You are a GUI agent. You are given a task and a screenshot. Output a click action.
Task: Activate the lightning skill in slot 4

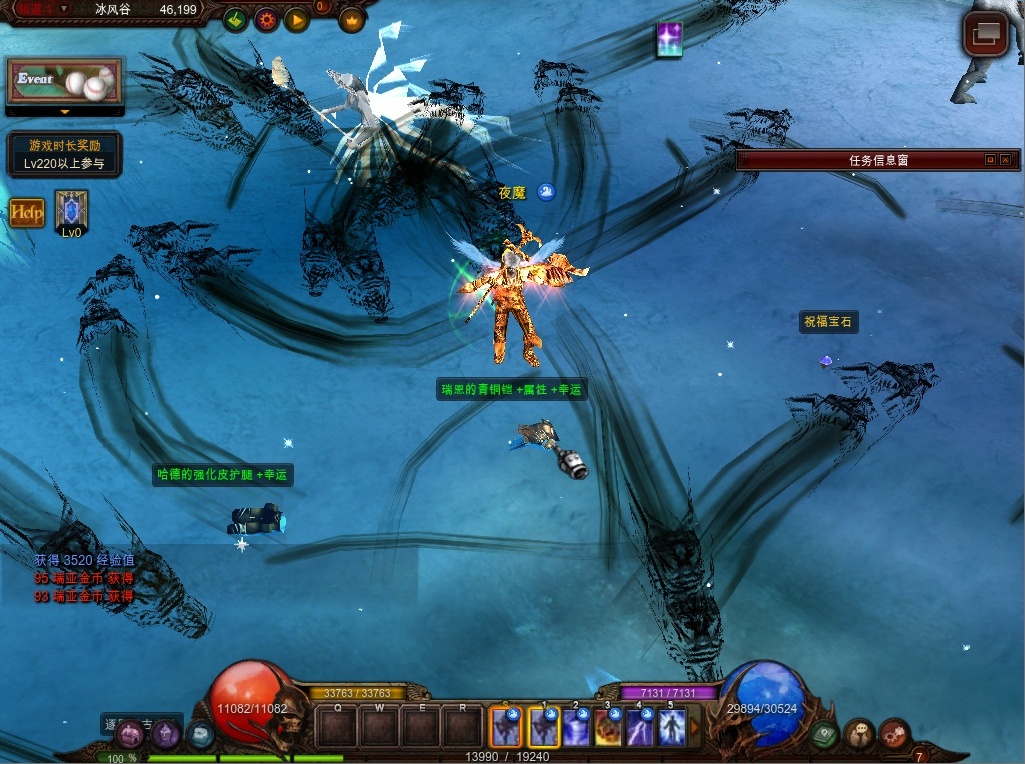click(x=639, y=727)
